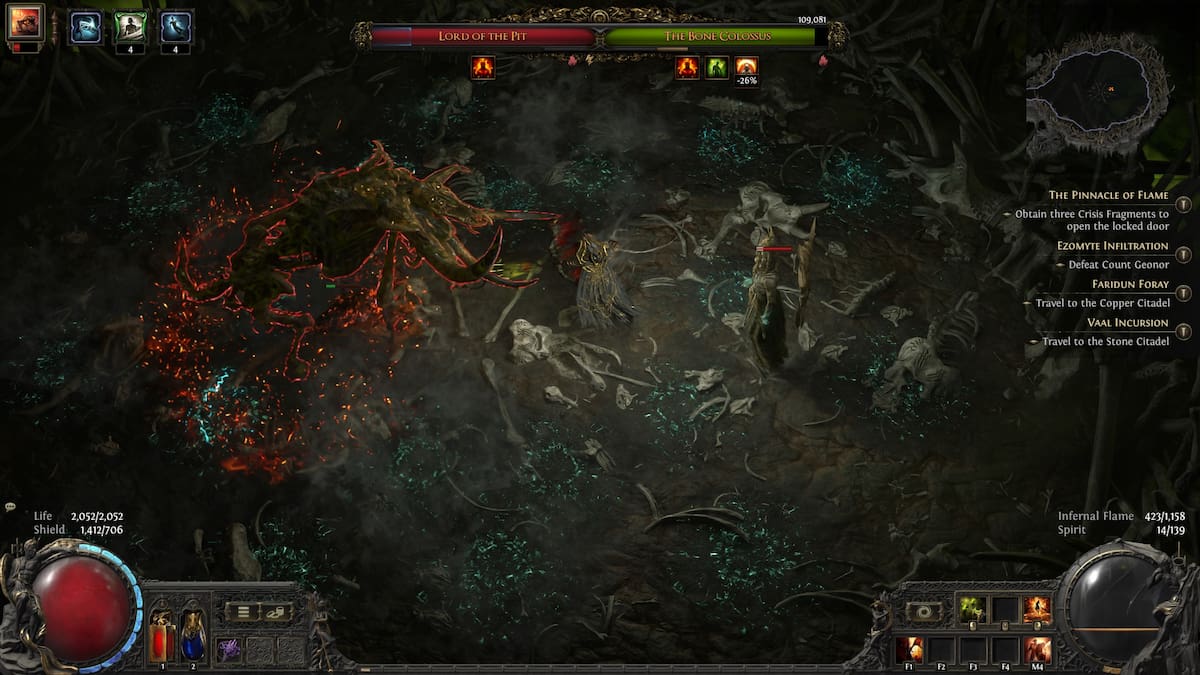Toggle The Pinnacle of Flame quest
1200x675 pixels.
(1183, 204)
